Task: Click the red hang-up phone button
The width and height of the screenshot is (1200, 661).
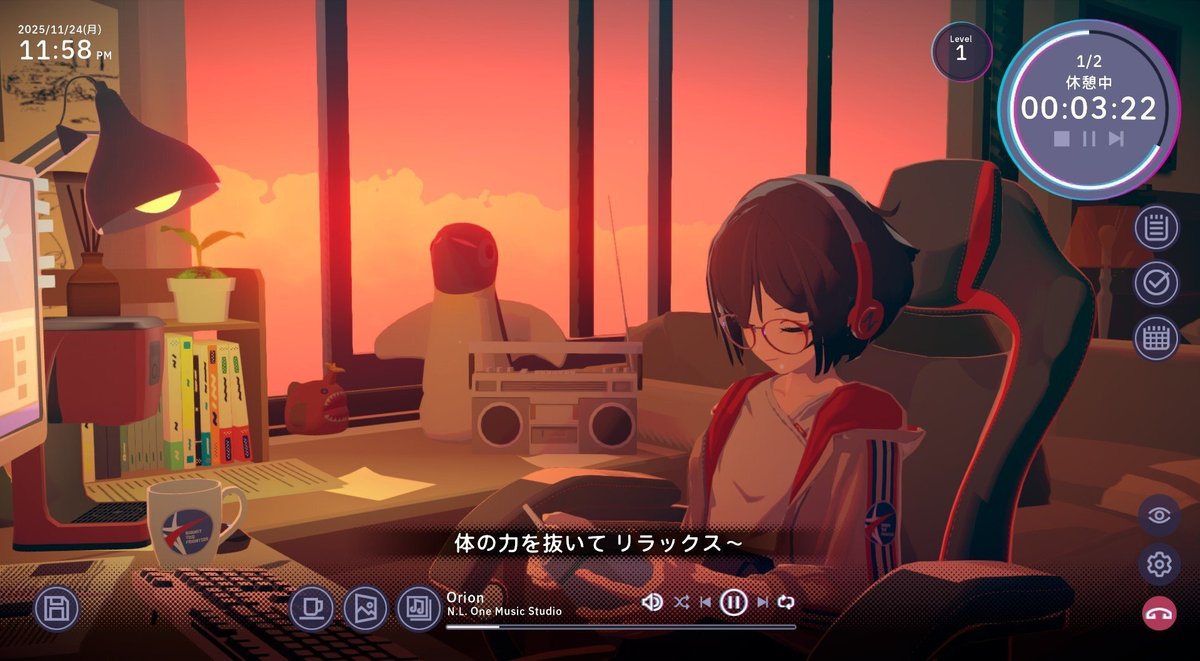Action: click(x=1159, y=614)
